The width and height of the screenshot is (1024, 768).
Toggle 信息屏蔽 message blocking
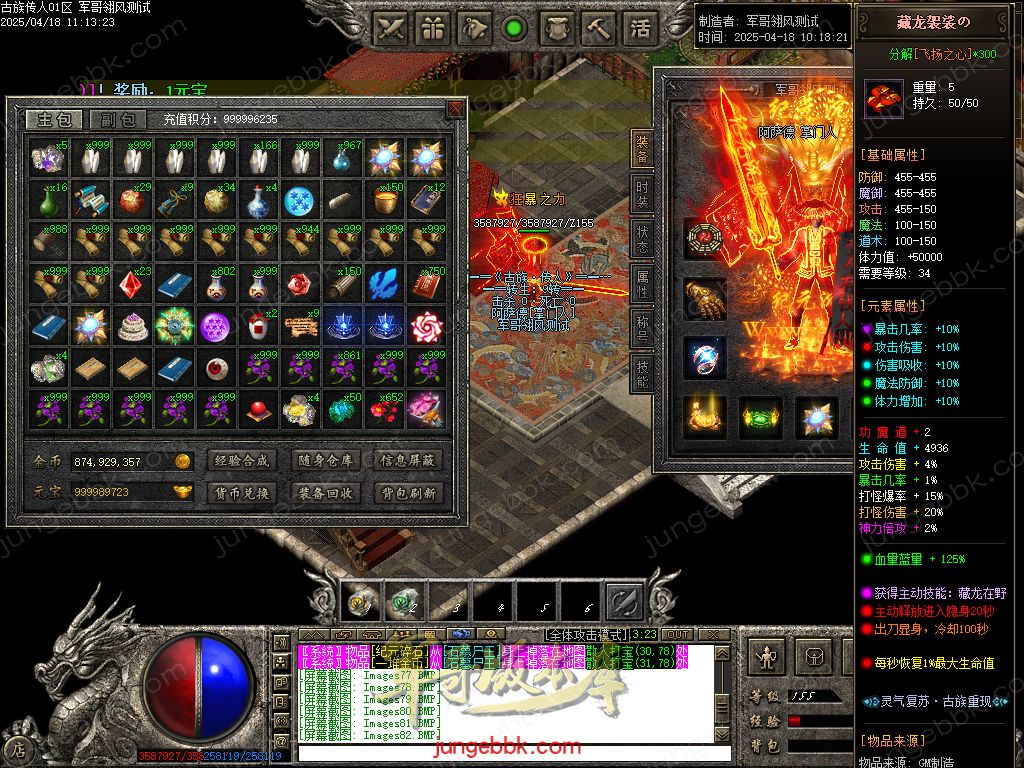(x=408, y=461)
